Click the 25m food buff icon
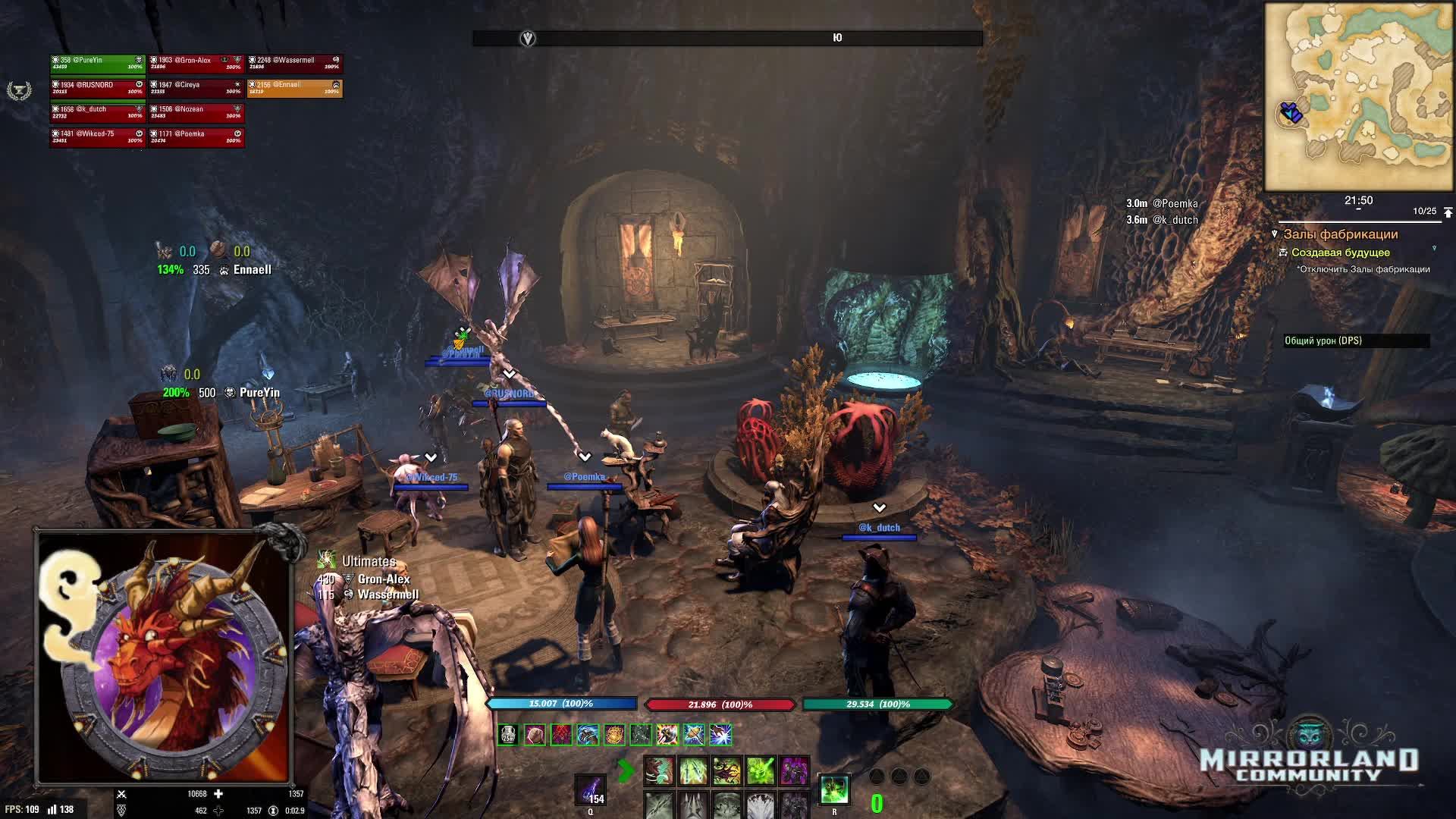Screen dimensions: 1456x819 click(x=508, y=734)
